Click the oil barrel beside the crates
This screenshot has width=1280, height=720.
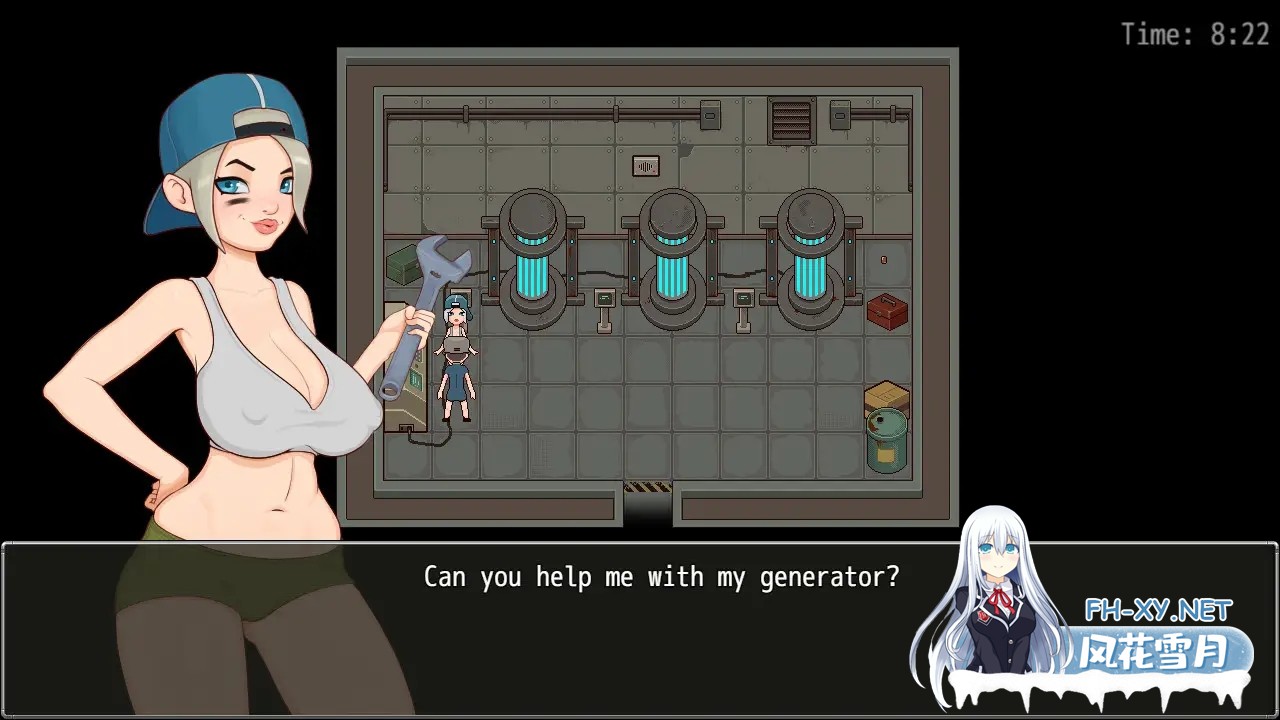tap(884, 442)
